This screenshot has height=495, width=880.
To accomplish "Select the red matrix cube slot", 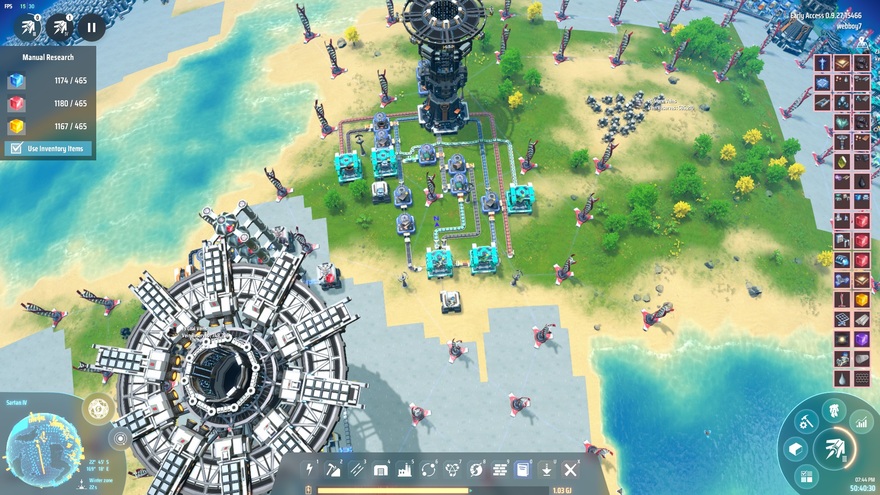I will click(x=16, y=104).
